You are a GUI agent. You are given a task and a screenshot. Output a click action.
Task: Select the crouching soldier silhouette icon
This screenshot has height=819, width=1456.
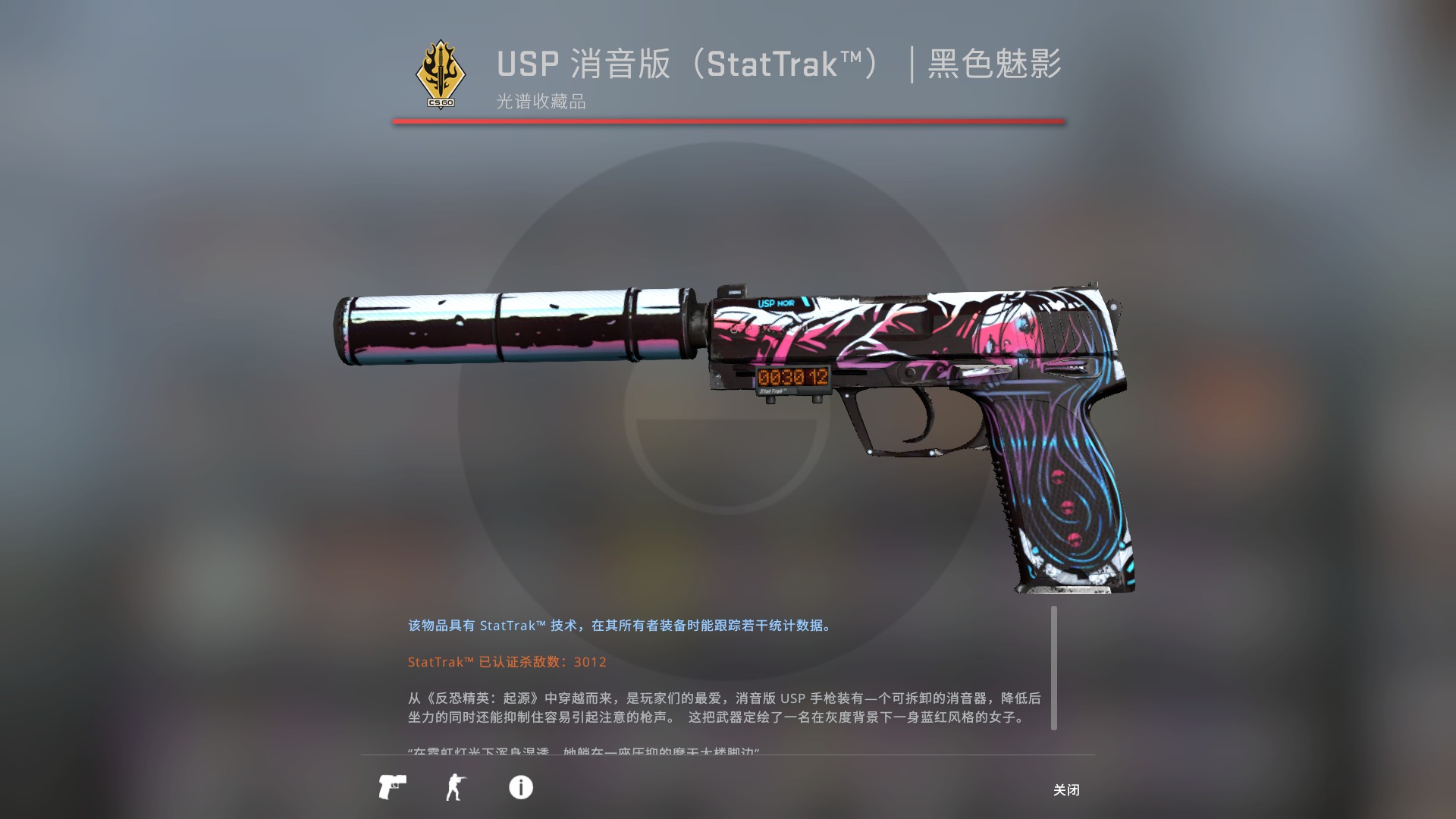[x=456, y=788]
